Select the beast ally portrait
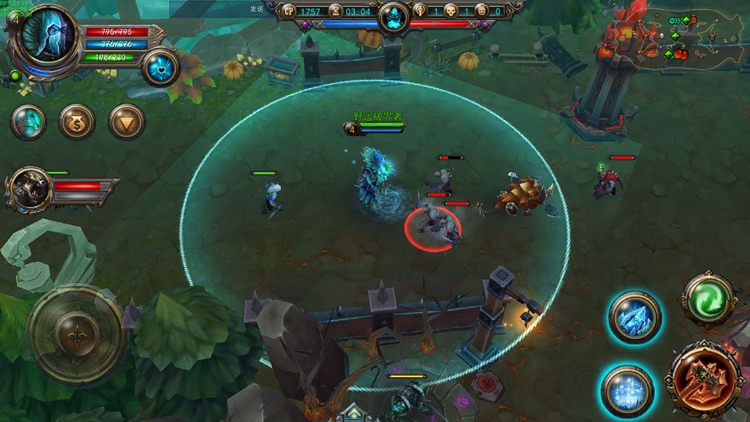This screenshot has height=422, width=750. click(31, 188)
